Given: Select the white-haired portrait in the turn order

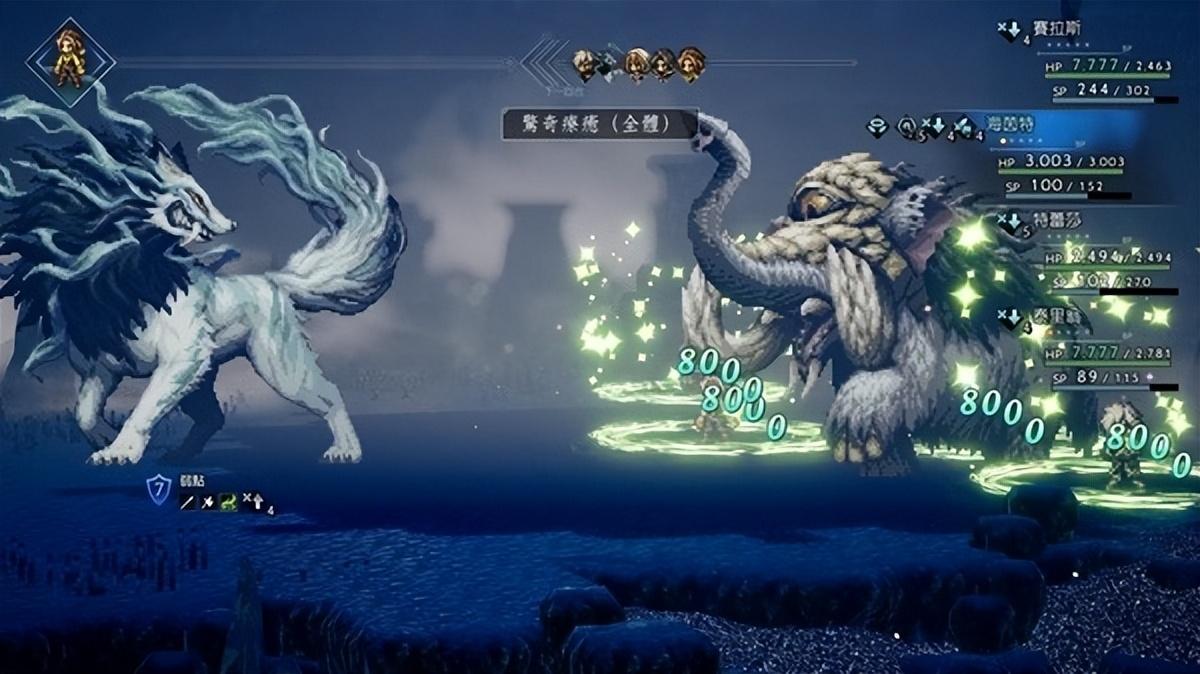Looking at the screenshot, I should coord(585,64).
